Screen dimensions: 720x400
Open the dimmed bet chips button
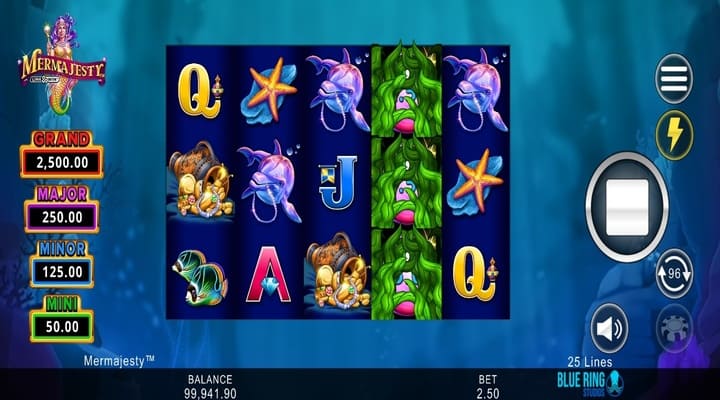coord(674,328)
